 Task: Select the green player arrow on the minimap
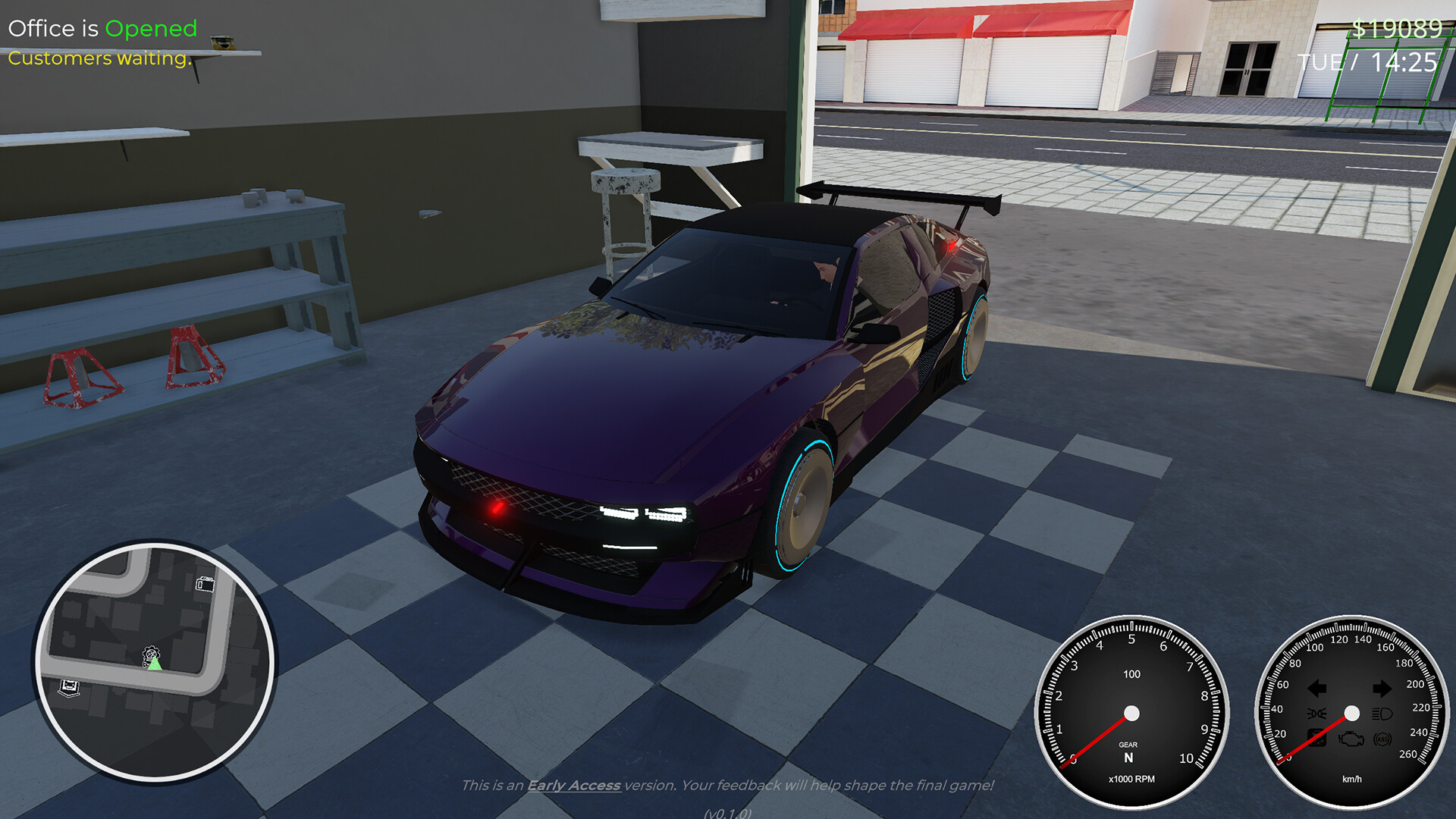click(154, 665)
